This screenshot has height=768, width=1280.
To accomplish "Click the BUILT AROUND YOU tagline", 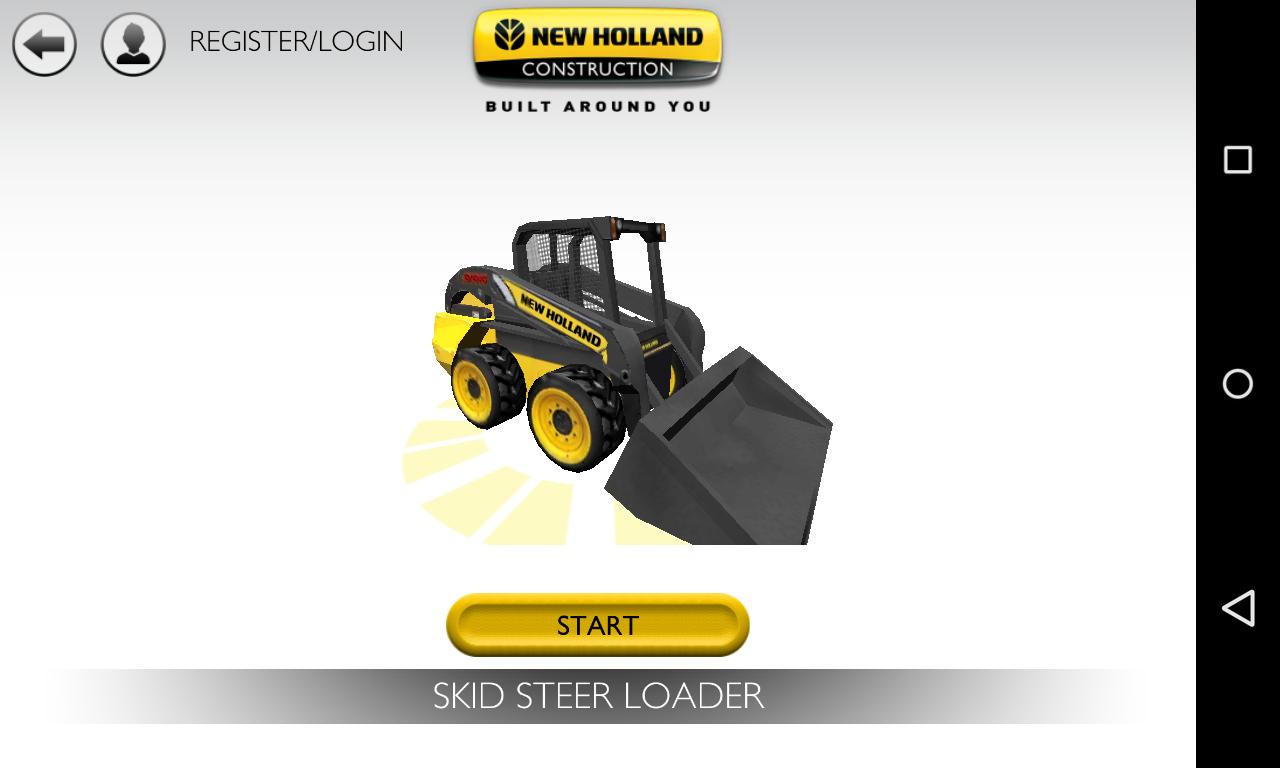I will coord(597,104).
